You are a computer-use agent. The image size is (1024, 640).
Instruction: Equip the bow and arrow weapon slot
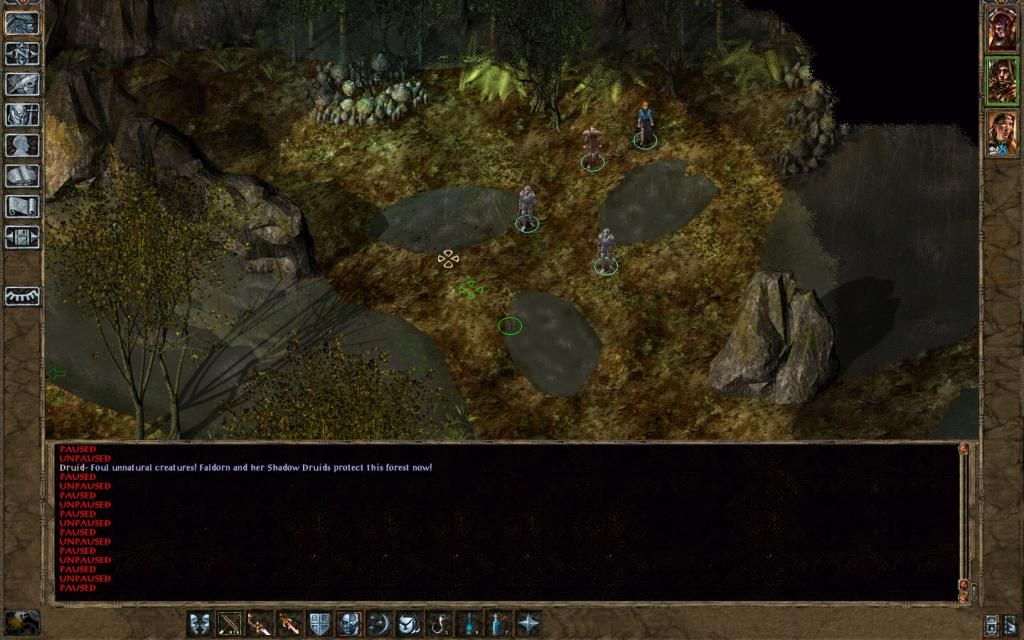[x=231, y=624]
